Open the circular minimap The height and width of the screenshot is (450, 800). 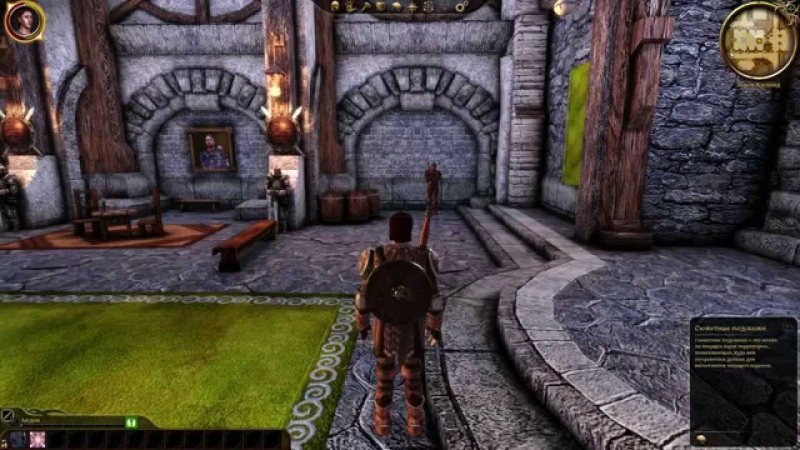pyautogui.click(x=758, y=38)
